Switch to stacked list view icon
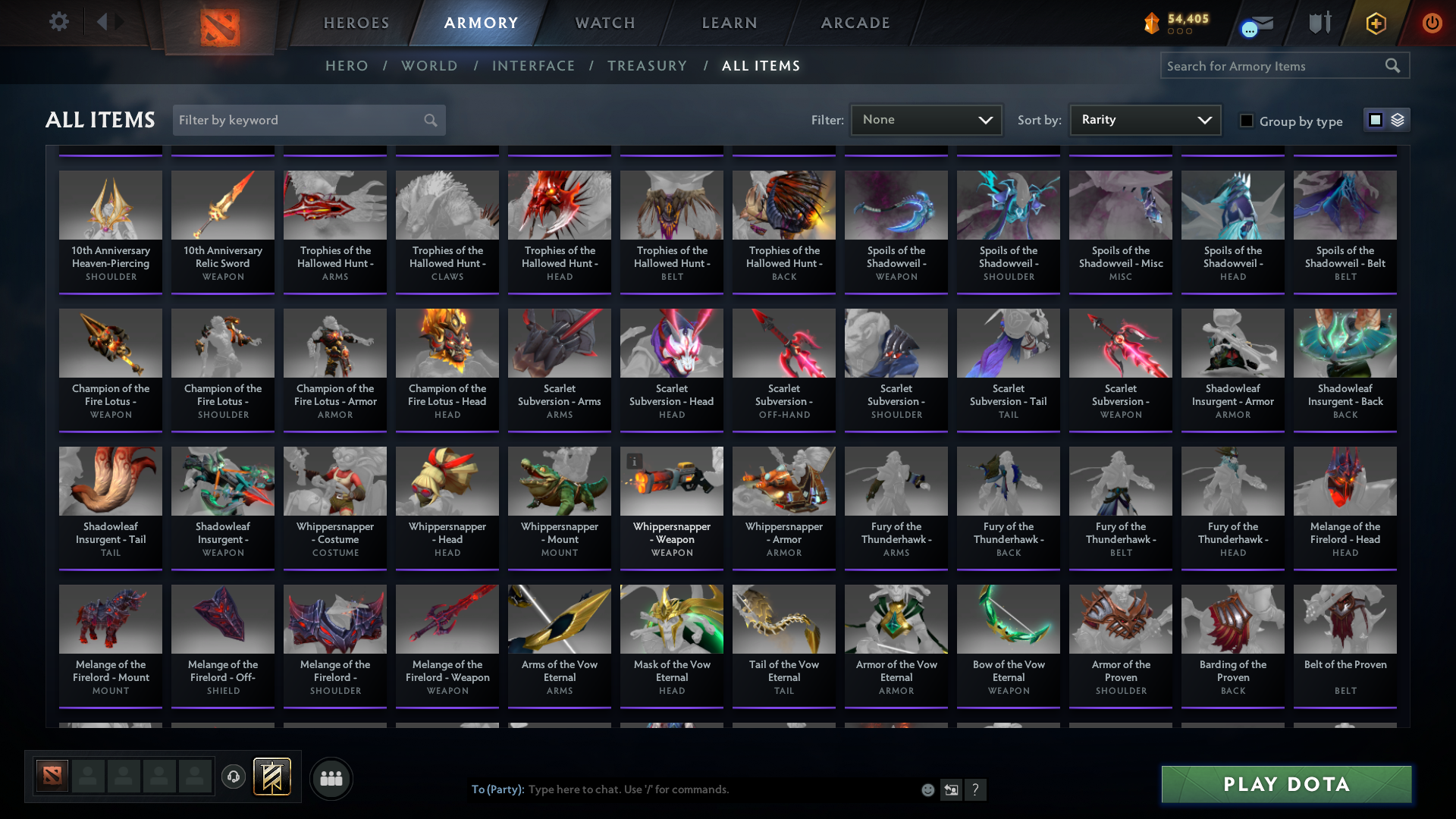The image size is (1456, 819). point(1398,119)
